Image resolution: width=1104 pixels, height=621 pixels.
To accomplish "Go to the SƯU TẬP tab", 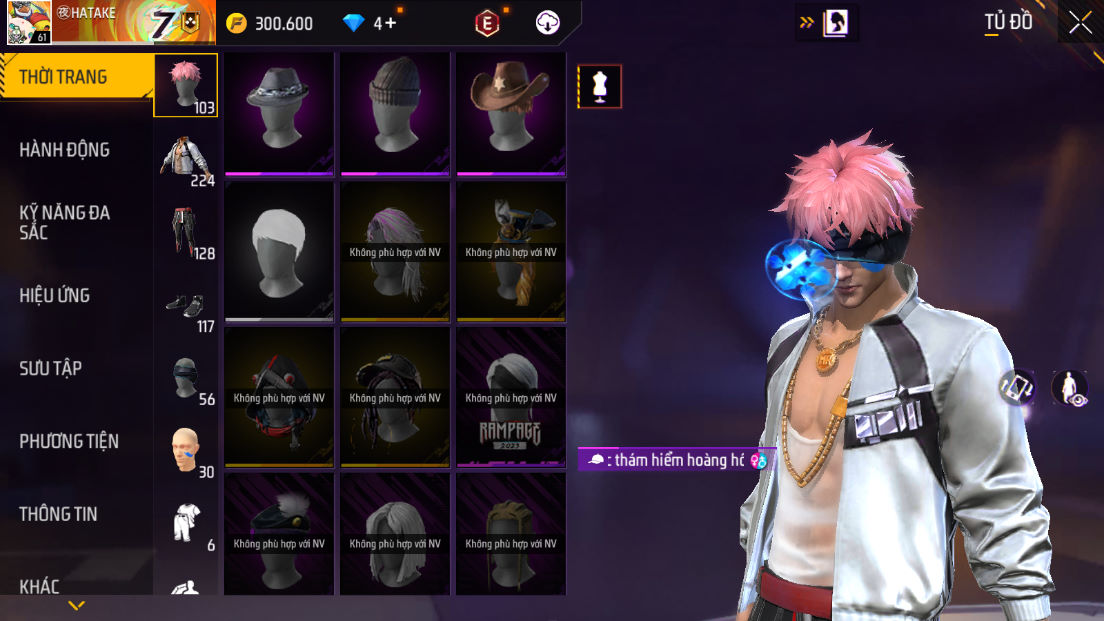I will click(x=50, y=368).
